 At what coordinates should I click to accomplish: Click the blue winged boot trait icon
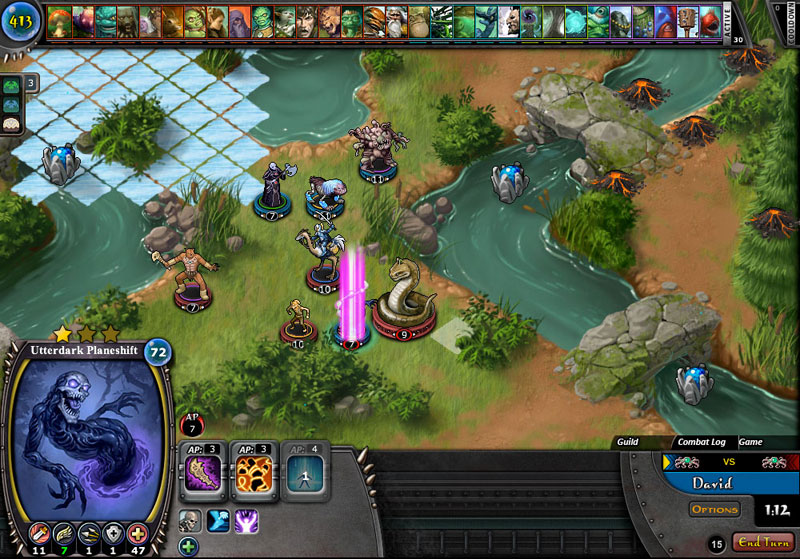[x=218, y=520]
